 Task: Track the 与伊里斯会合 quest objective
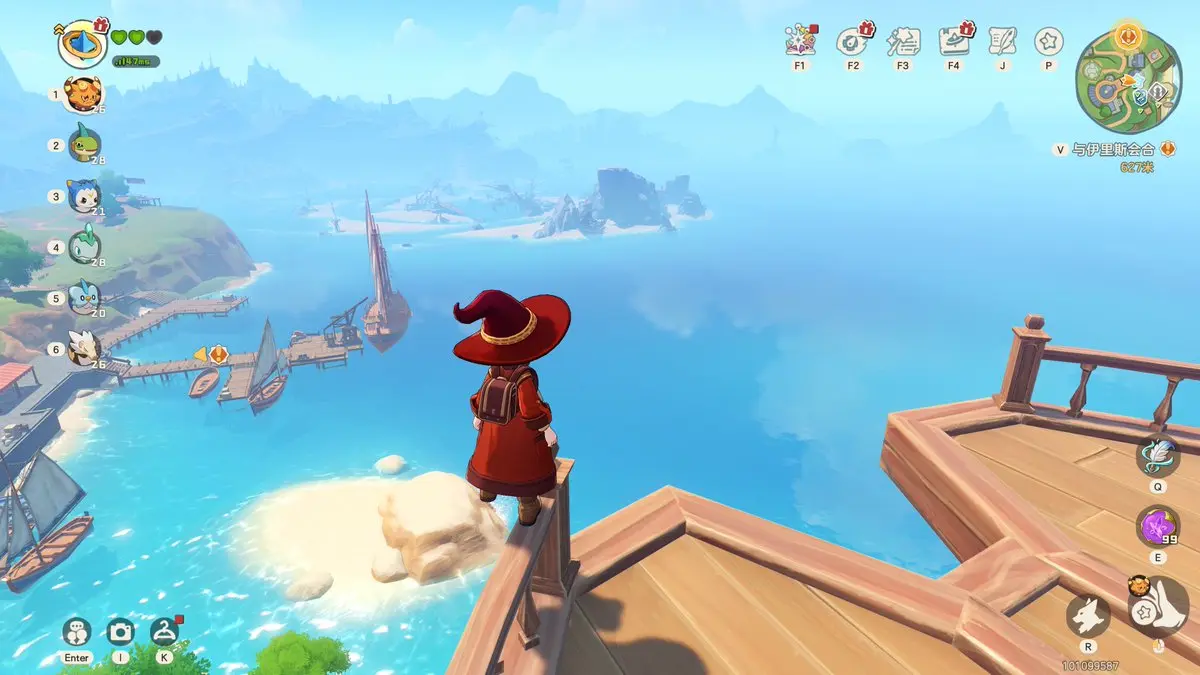(1112, 150)
